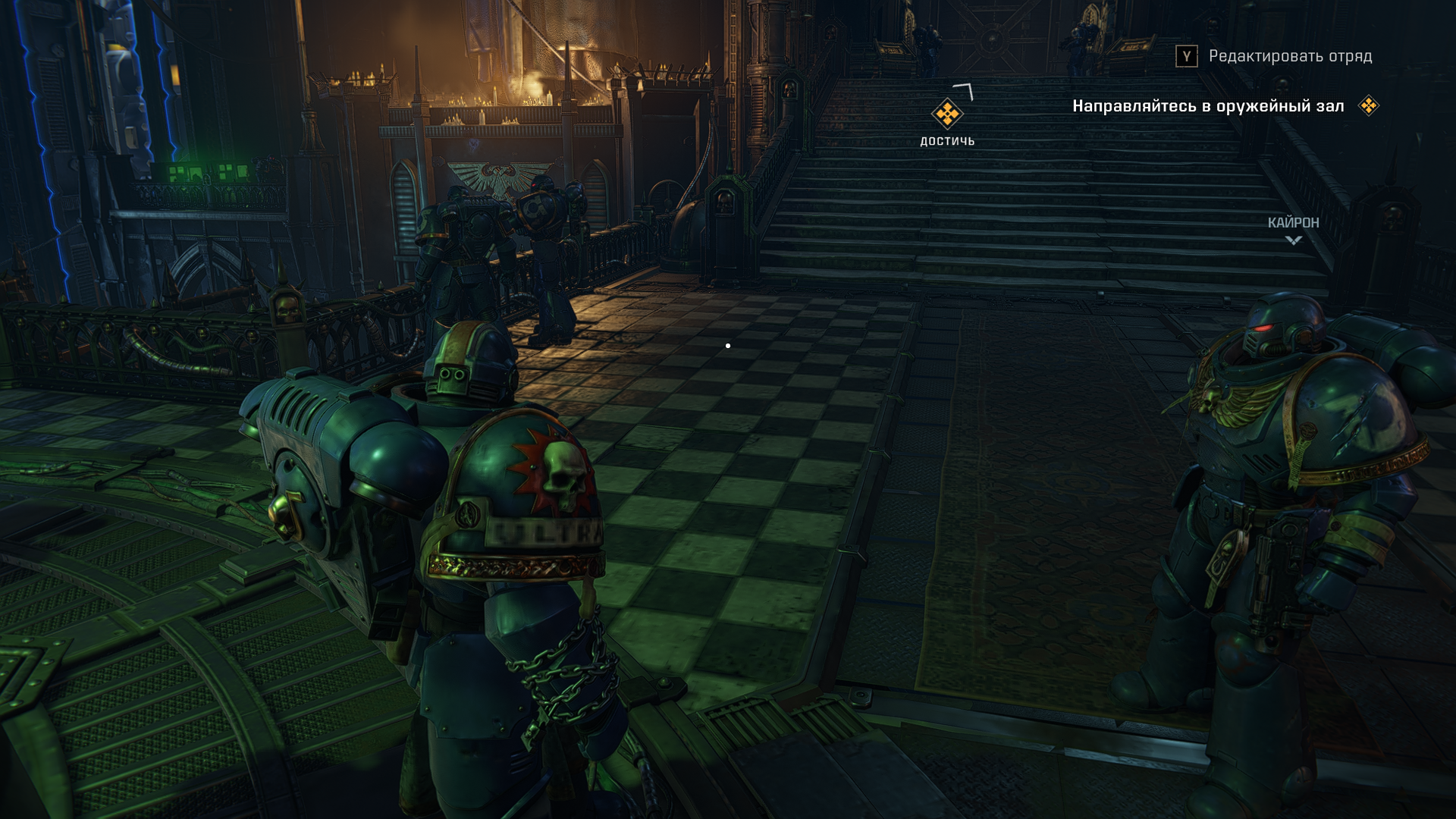Click the objective icon at far right of HUD
The image size is (1456, 819).
[1367, 106]
